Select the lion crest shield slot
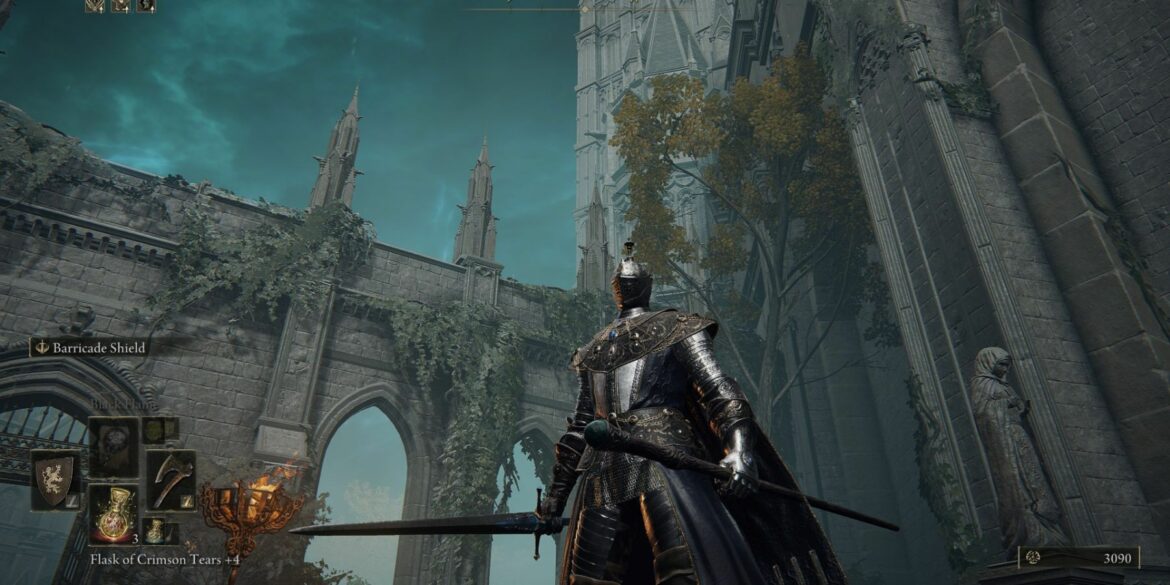Image resolution: width=1170 pixels, height=585 pixels. (x=55, y=481)
